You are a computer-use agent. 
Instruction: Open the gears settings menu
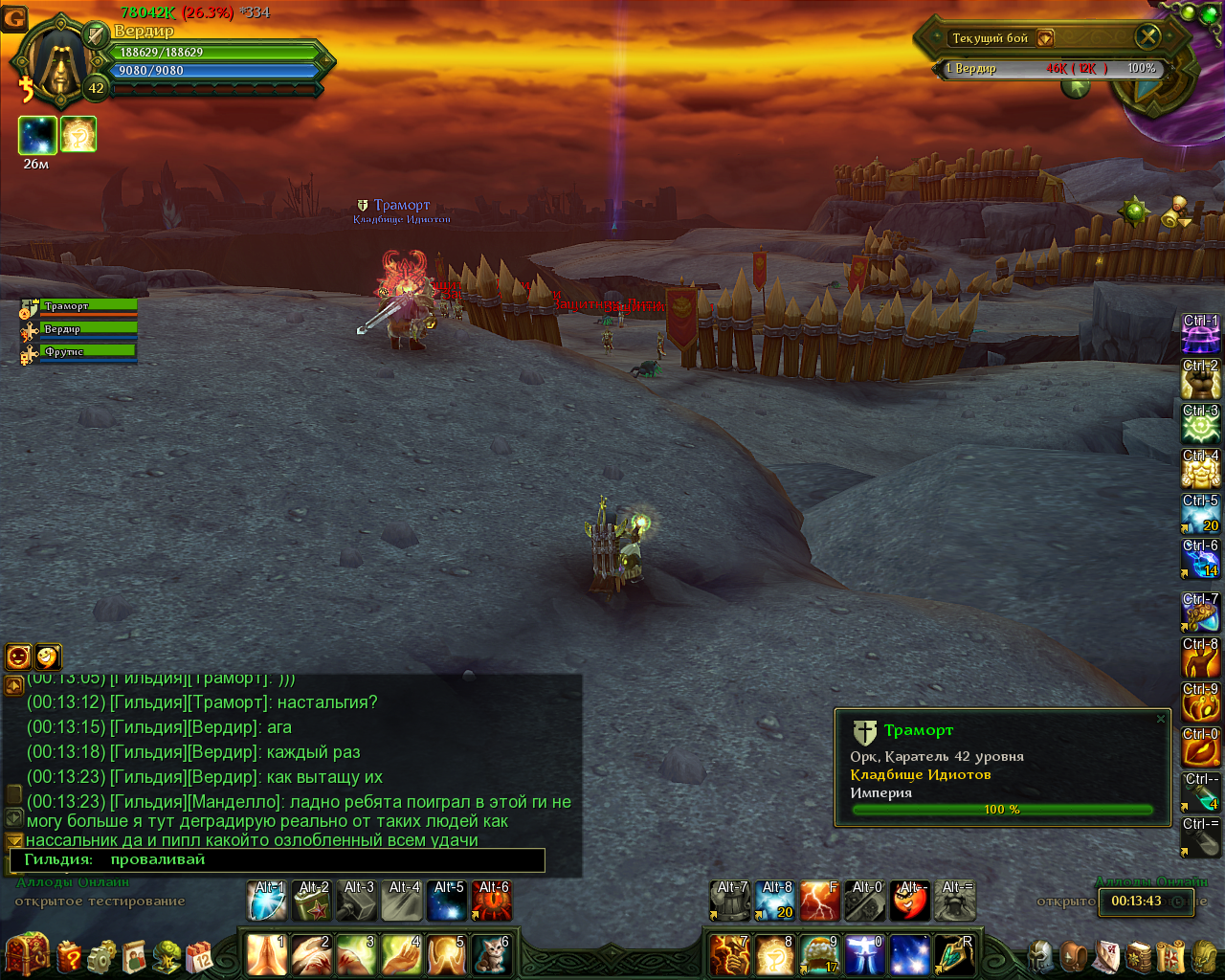(102, 955)
